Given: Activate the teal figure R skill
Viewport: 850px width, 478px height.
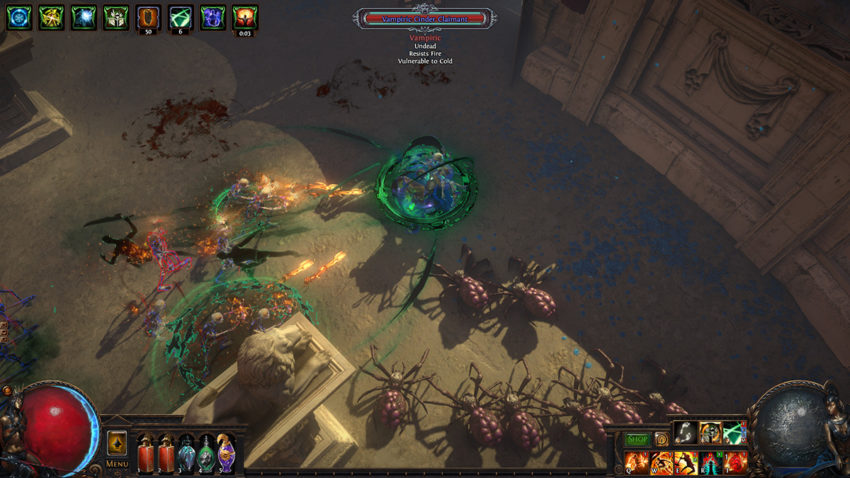Looking at the screenshot, I should pos(710,461).
